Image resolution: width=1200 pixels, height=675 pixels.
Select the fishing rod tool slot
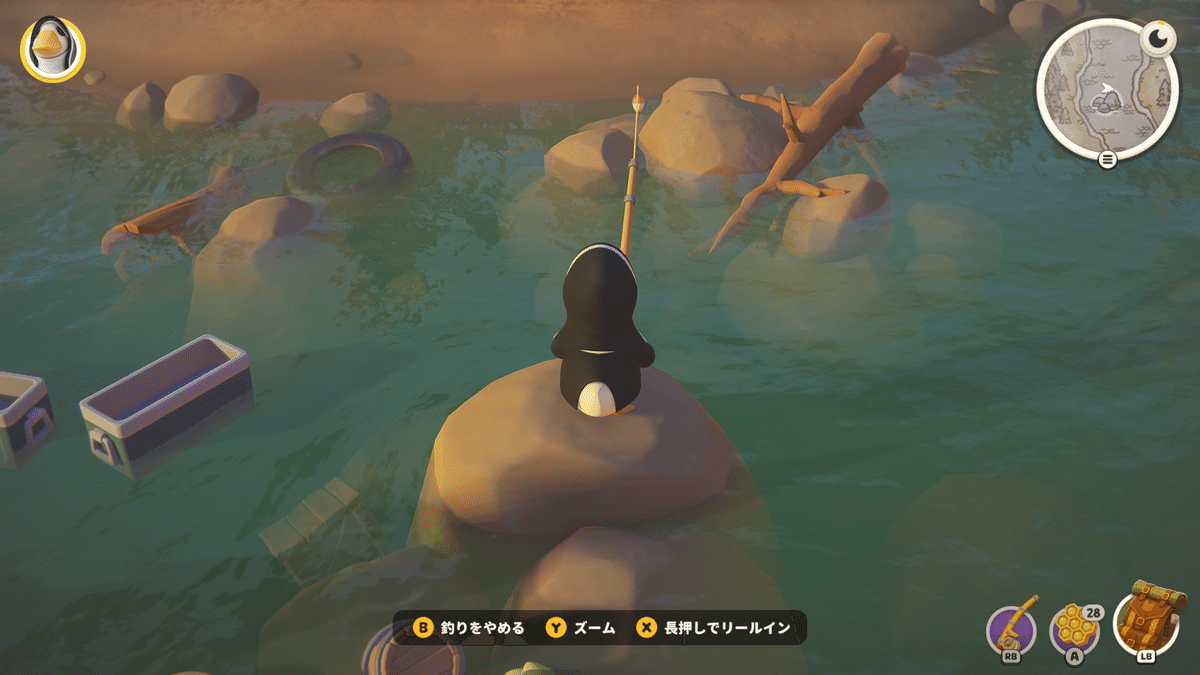[1012, 628]
